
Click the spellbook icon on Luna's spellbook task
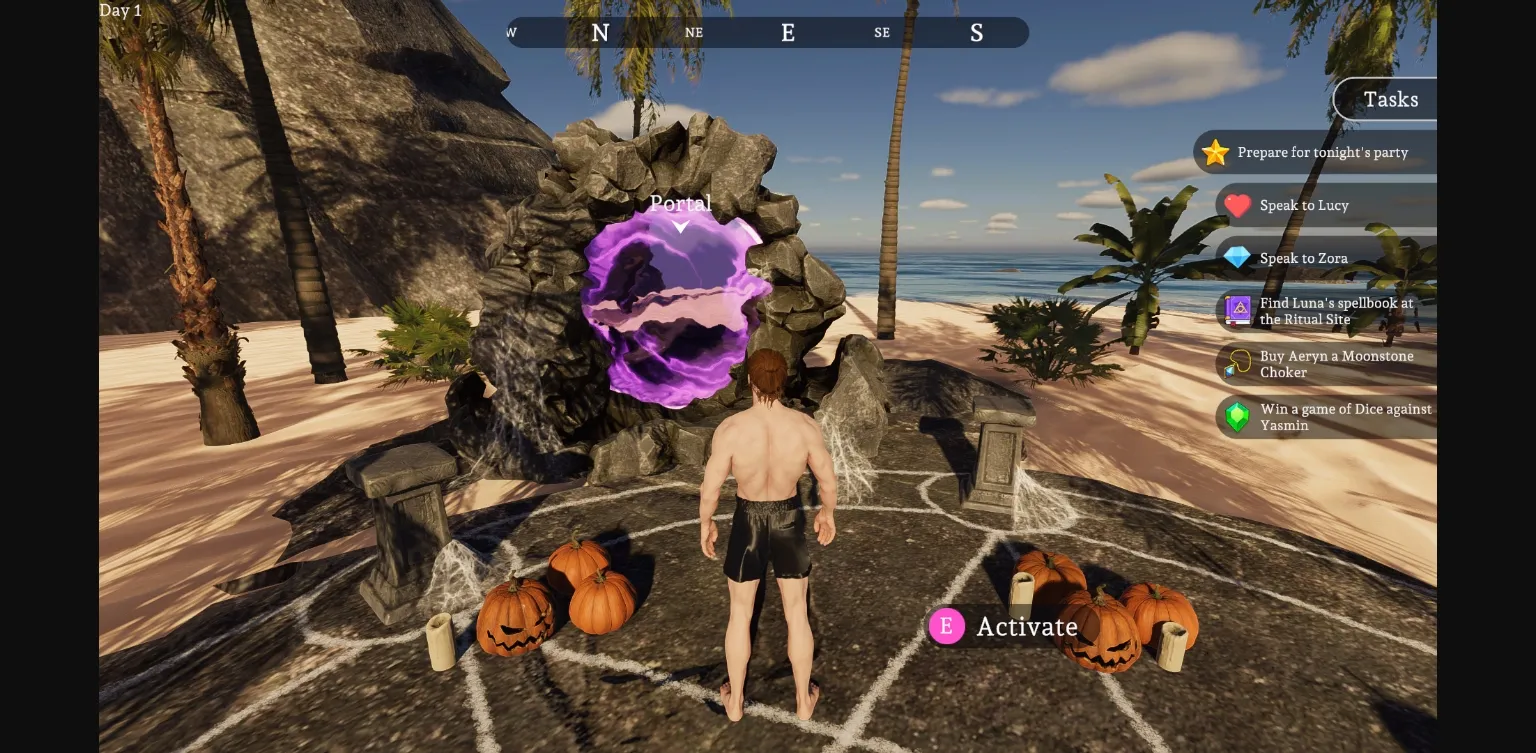[x=1238, y=311]
